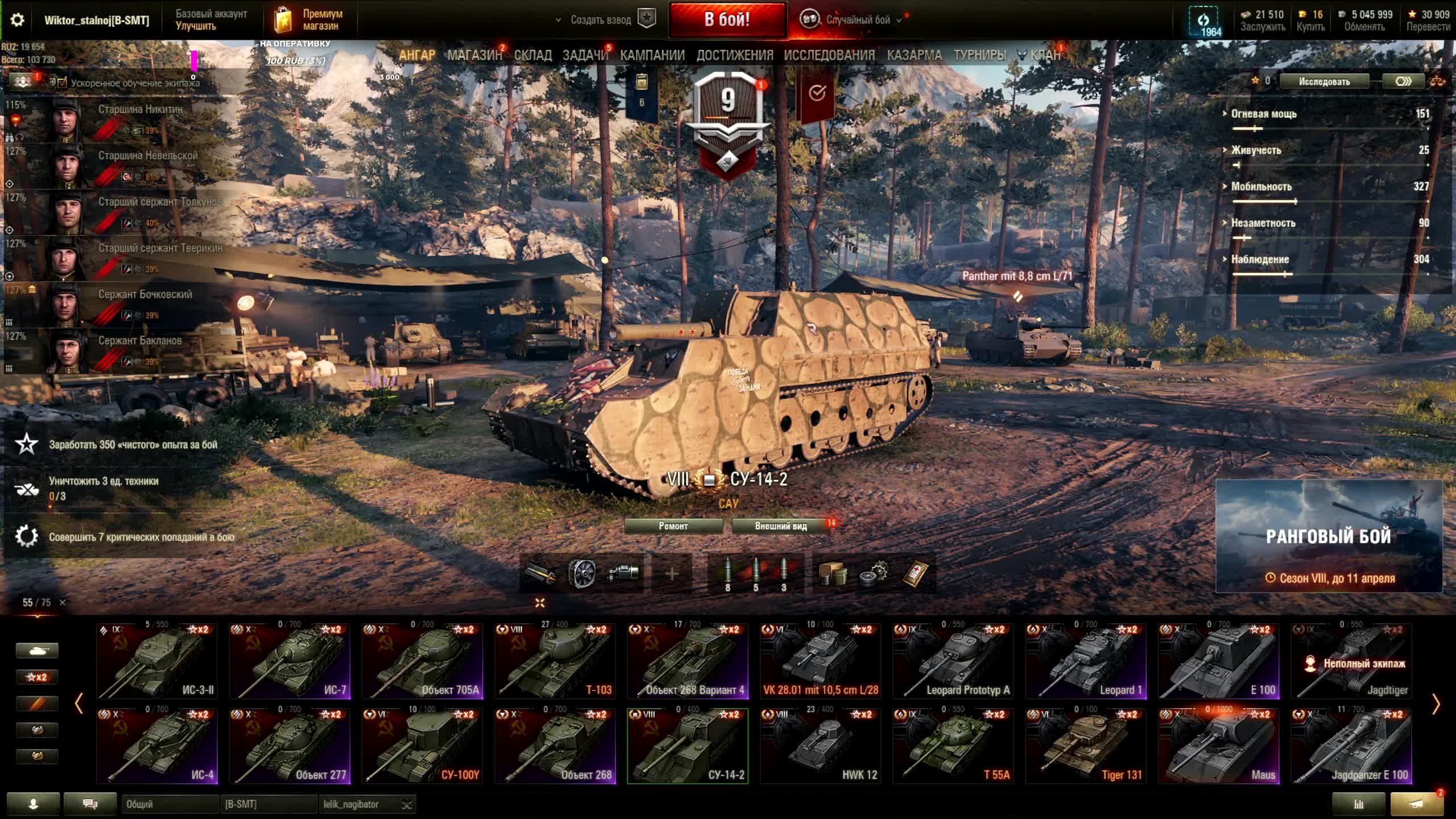
Task: Open the settings gear menu
Action: [17, 20]
